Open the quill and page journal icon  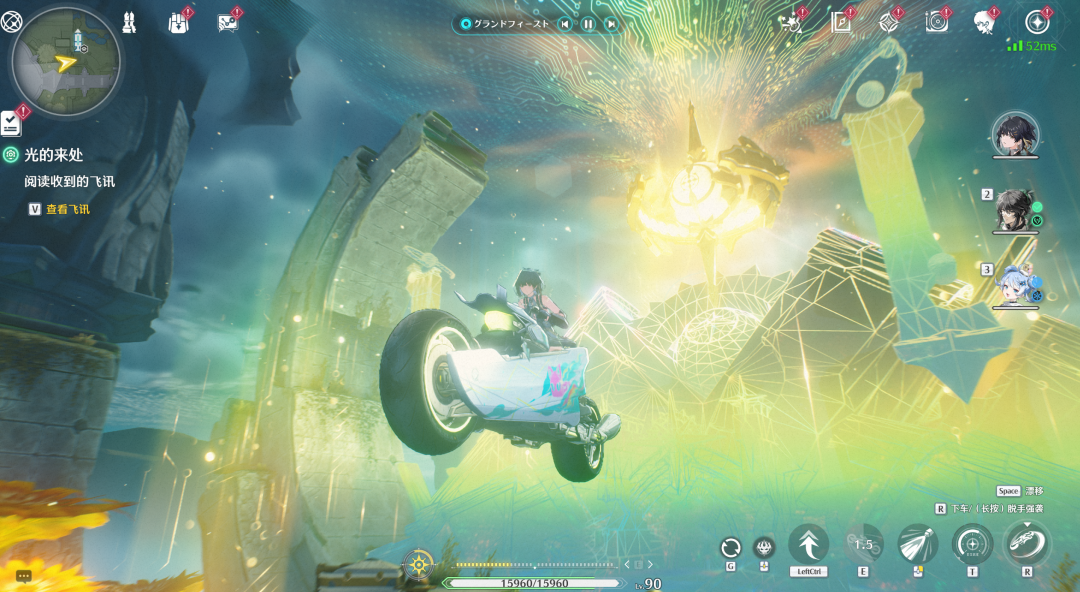point(842,22)
